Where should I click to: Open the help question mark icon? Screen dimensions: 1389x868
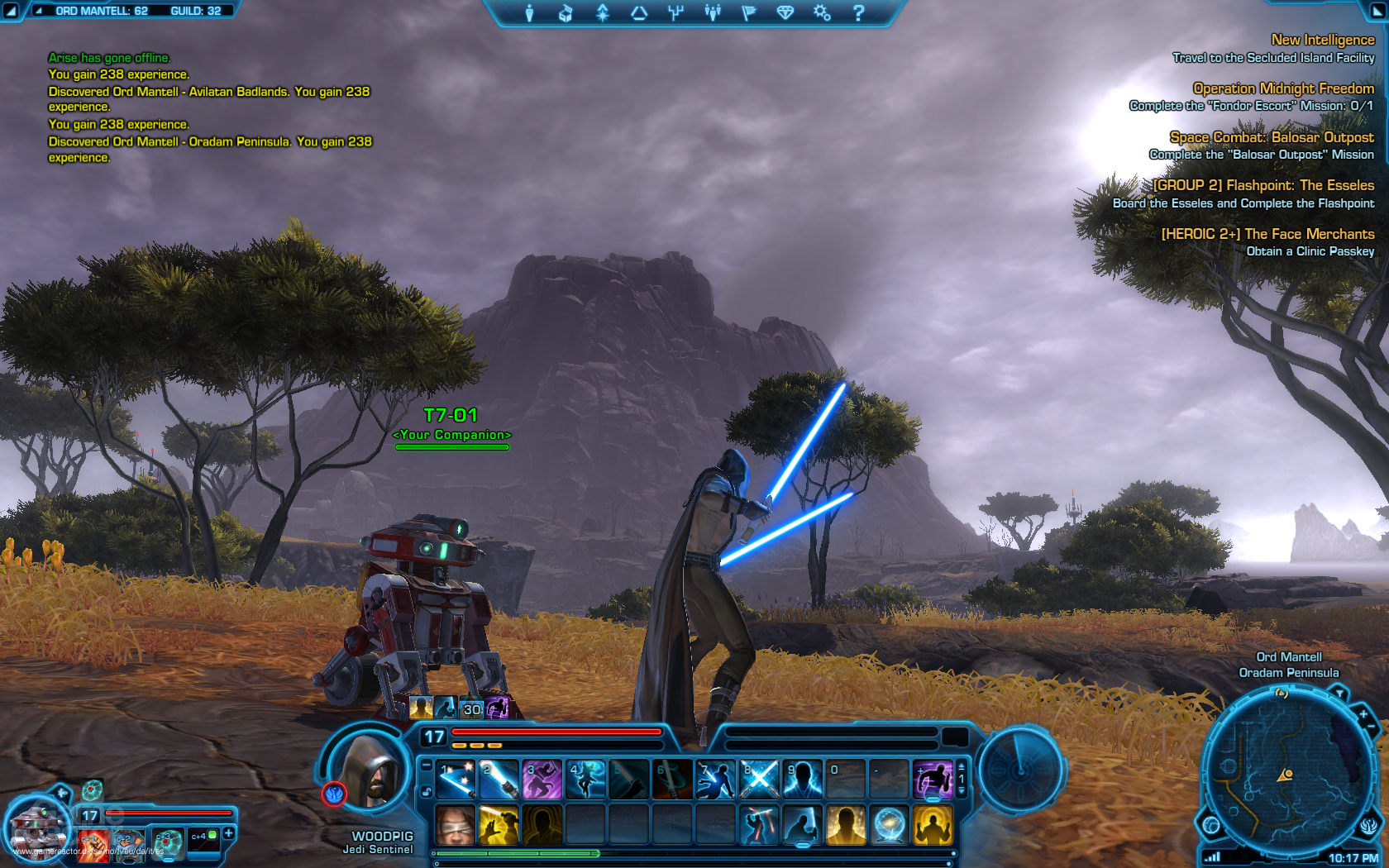860,12
